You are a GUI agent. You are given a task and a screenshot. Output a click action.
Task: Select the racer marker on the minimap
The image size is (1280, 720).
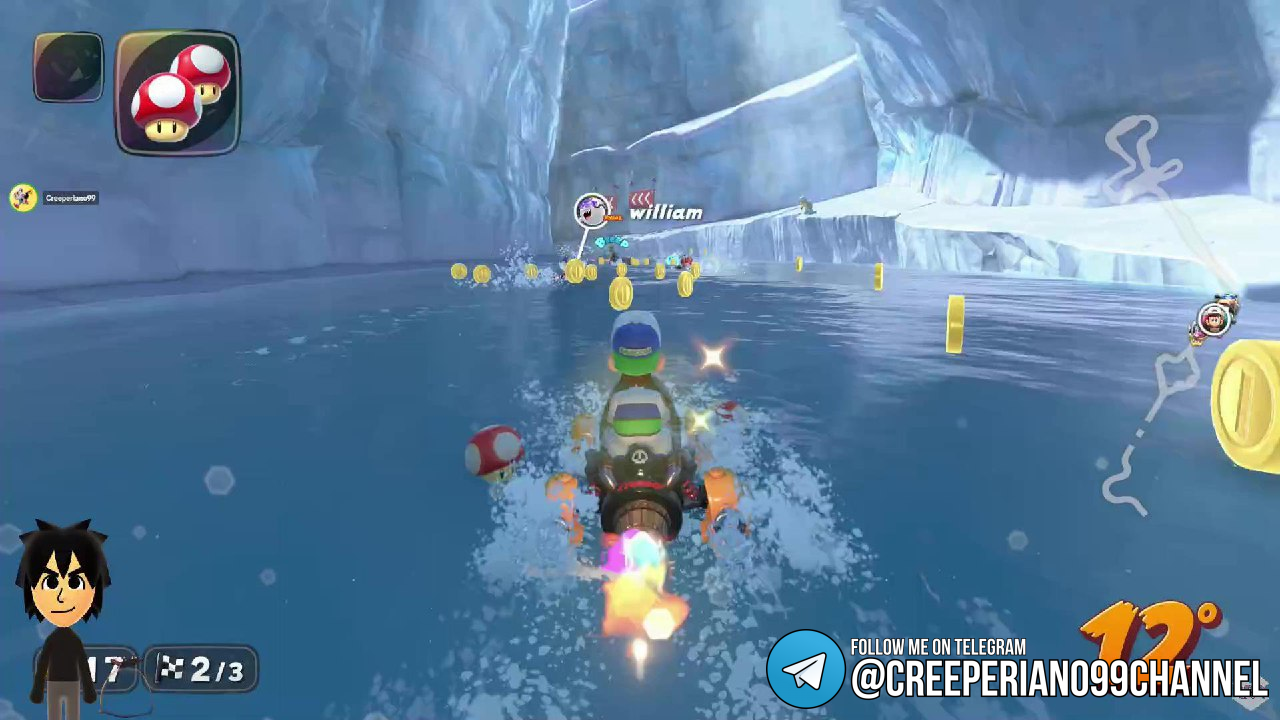click(1214, 319)
